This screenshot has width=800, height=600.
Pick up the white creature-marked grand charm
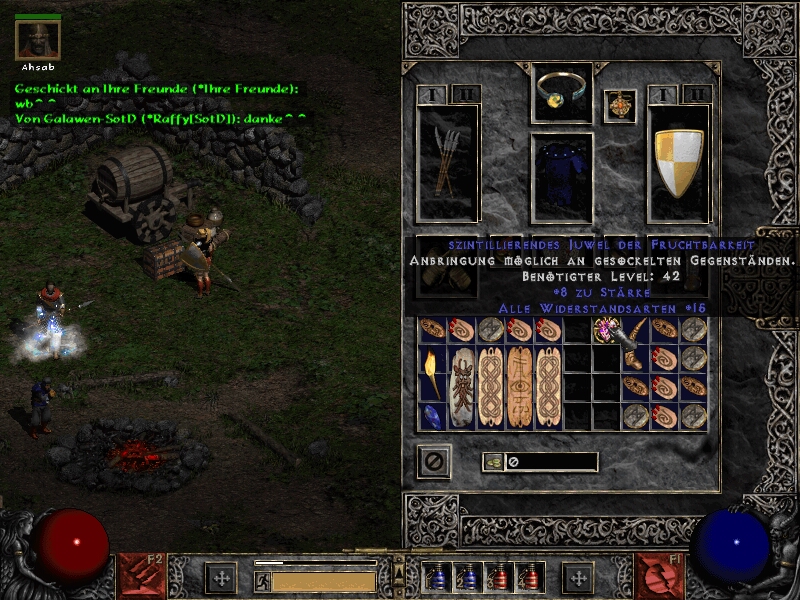(x=461, y=388)
